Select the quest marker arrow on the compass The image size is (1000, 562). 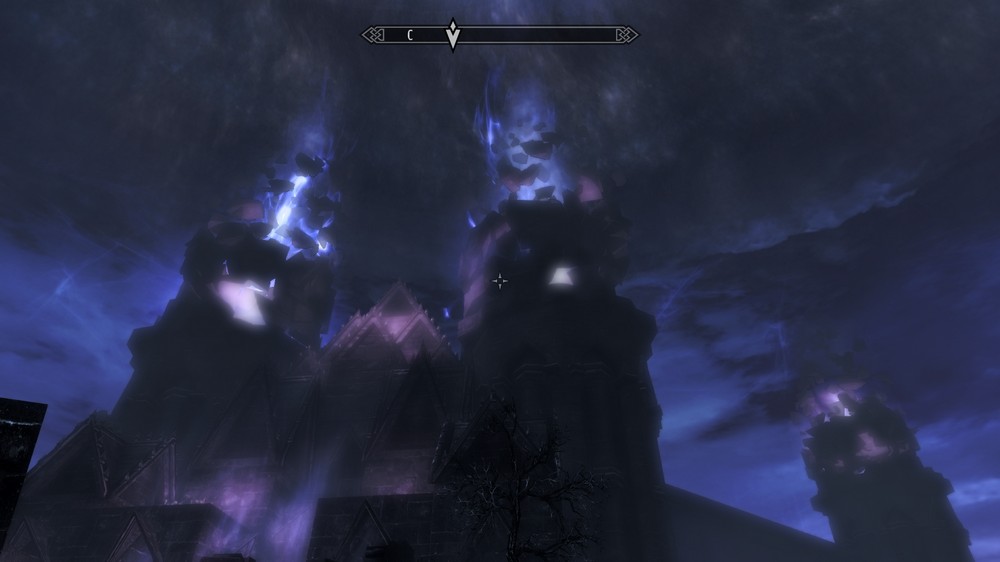tap(453, 35)
